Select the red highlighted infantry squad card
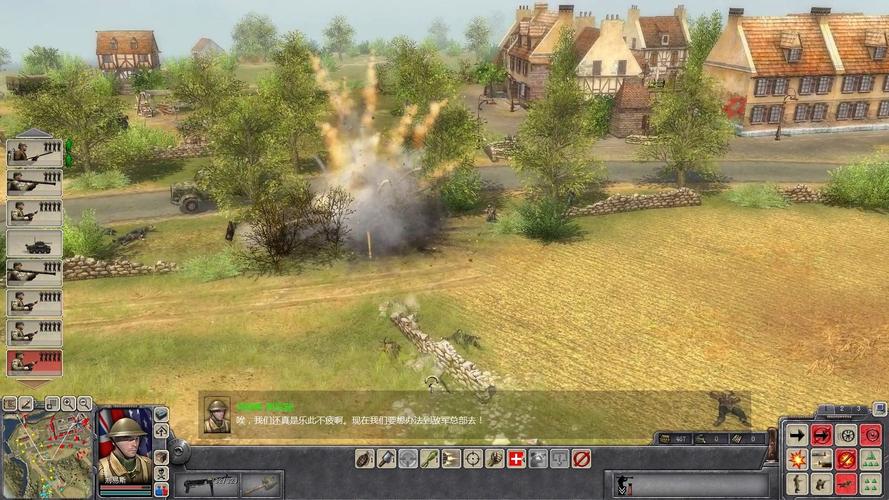889x500 pixels. 34,362
